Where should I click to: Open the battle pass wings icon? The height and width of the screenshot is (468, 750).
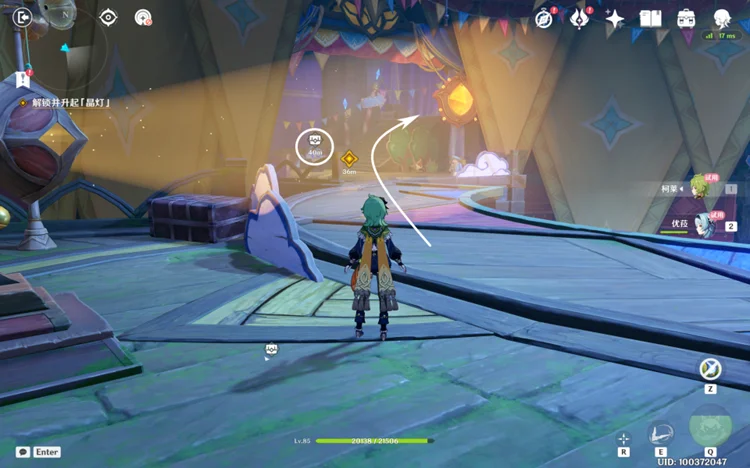579,19
